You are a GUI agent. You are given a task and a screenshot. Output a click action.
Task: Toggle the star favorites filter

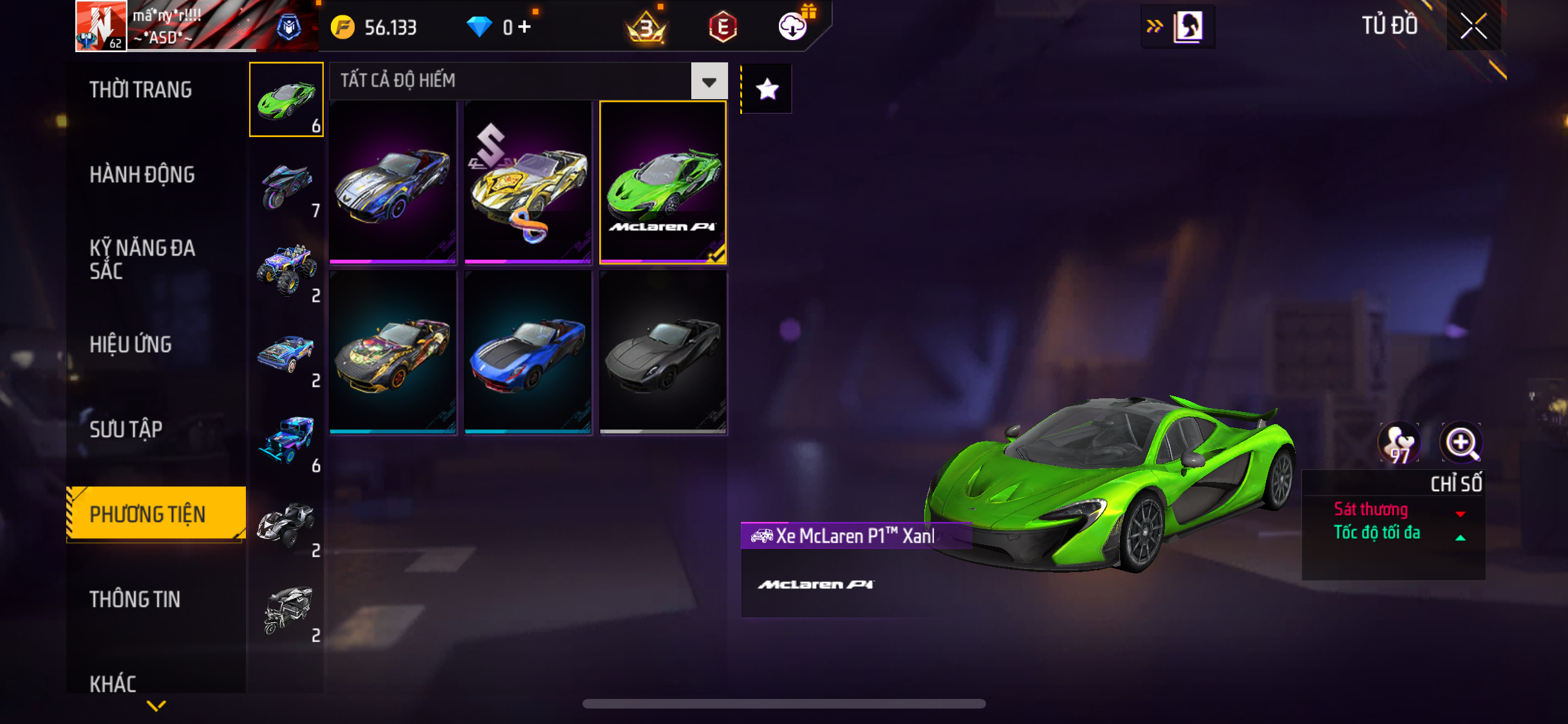coord(767,89)
